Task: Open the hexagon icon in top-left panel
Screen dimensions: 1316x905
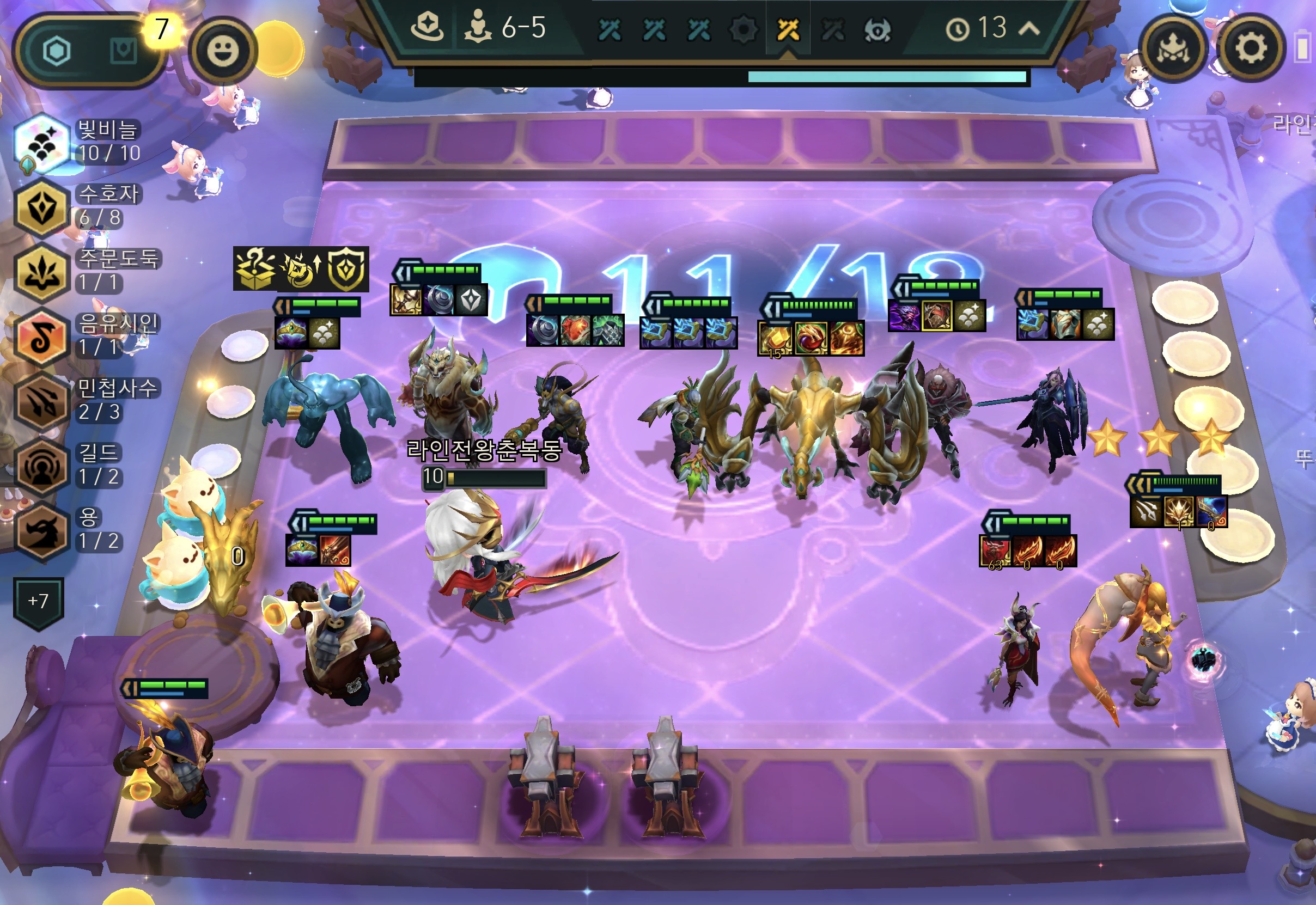Action: point(57,51)
